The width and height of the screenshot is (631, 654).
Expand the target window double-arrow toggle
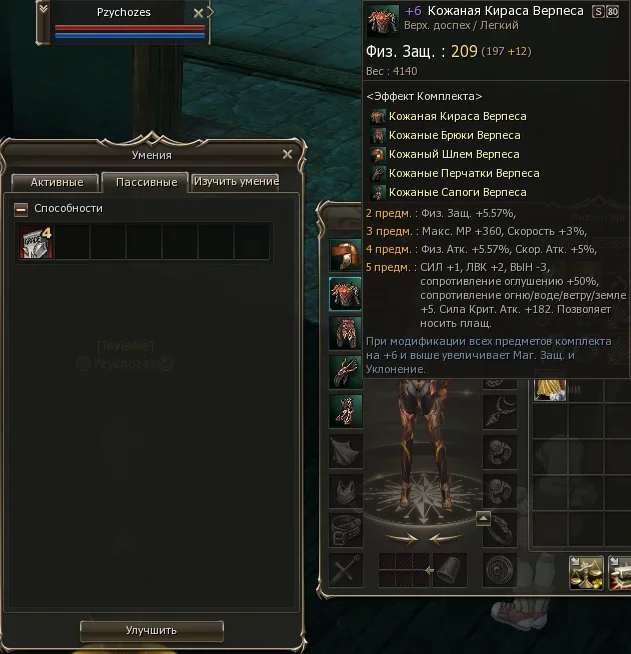coord(43,9)
